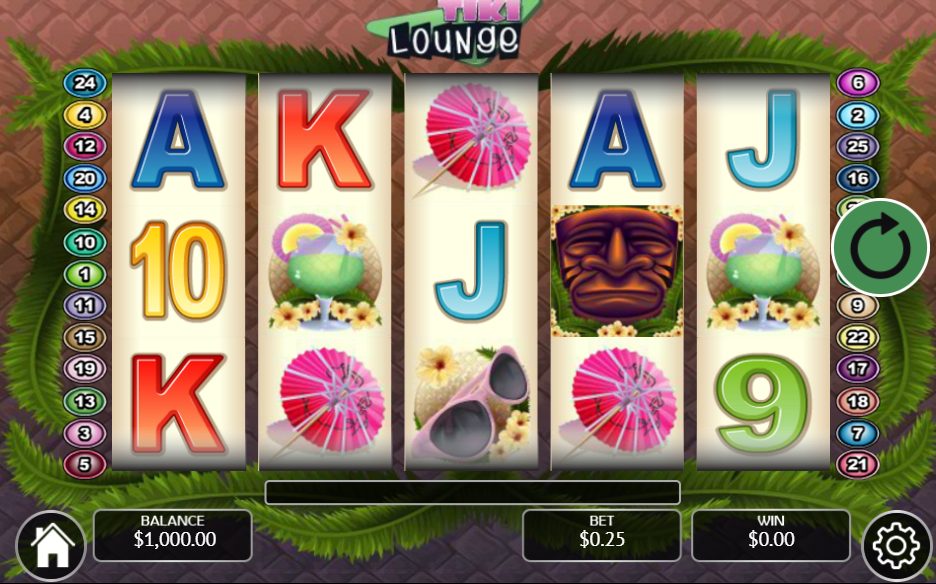
Task: Choose payline number 12
Action: pyautogui.click(x=84, y=147)
